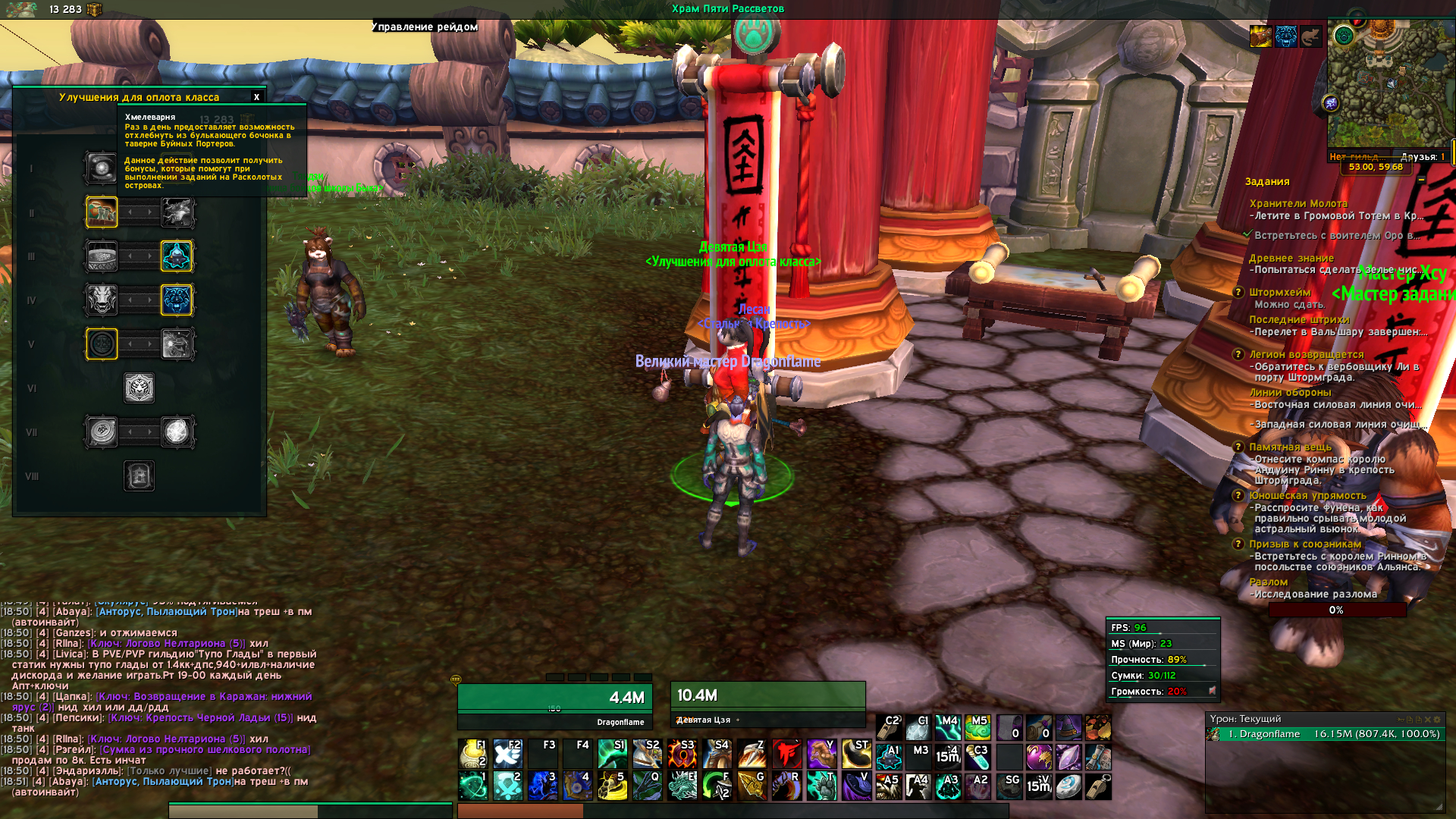
Task: Open the Raid Management panel
Action: point(425,27)
